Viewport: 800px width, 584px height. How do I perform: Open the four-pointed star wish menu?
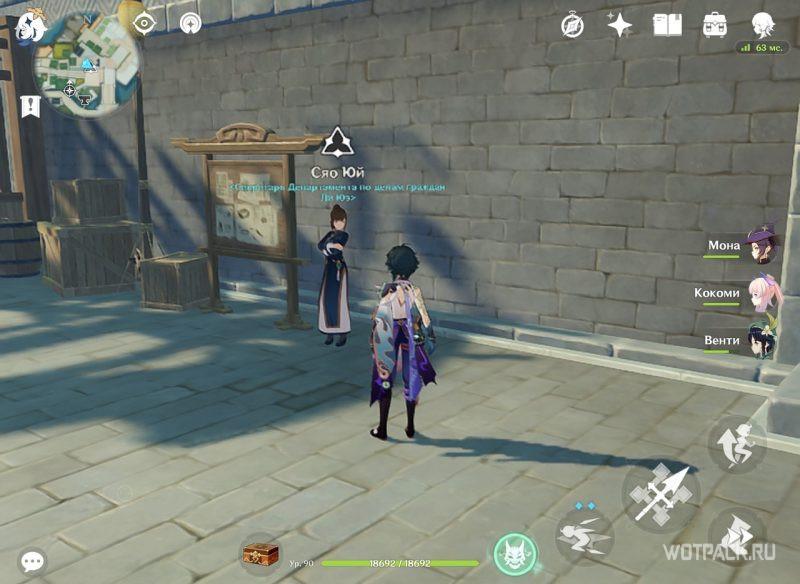click(x=620, y=25)
